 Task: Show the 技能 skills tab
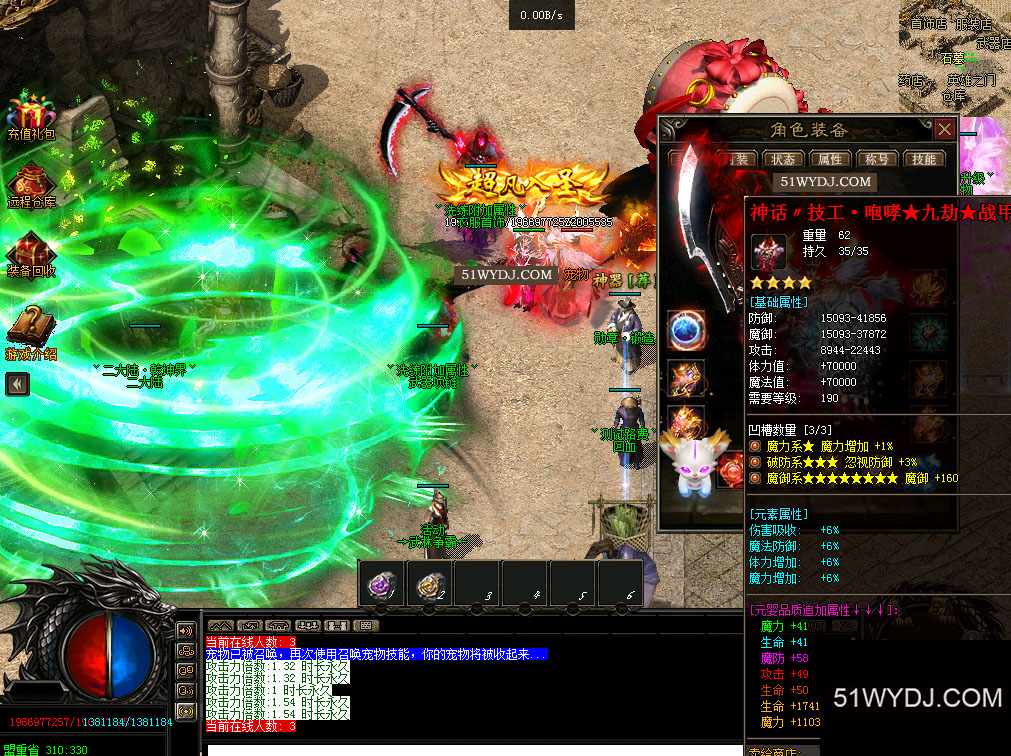point(923,159)
